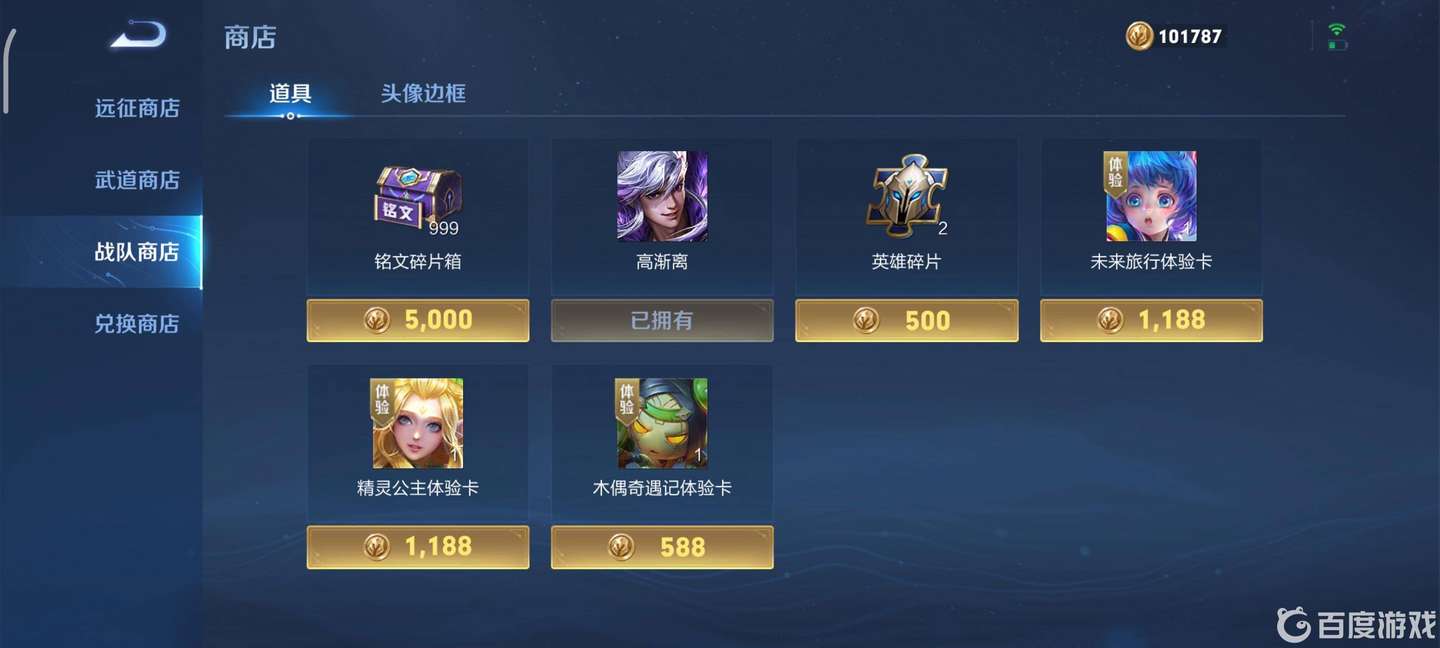
Task: Buy 未来旅行体验卡 for 1,188 coins
Action: (x=1151, y=320)
